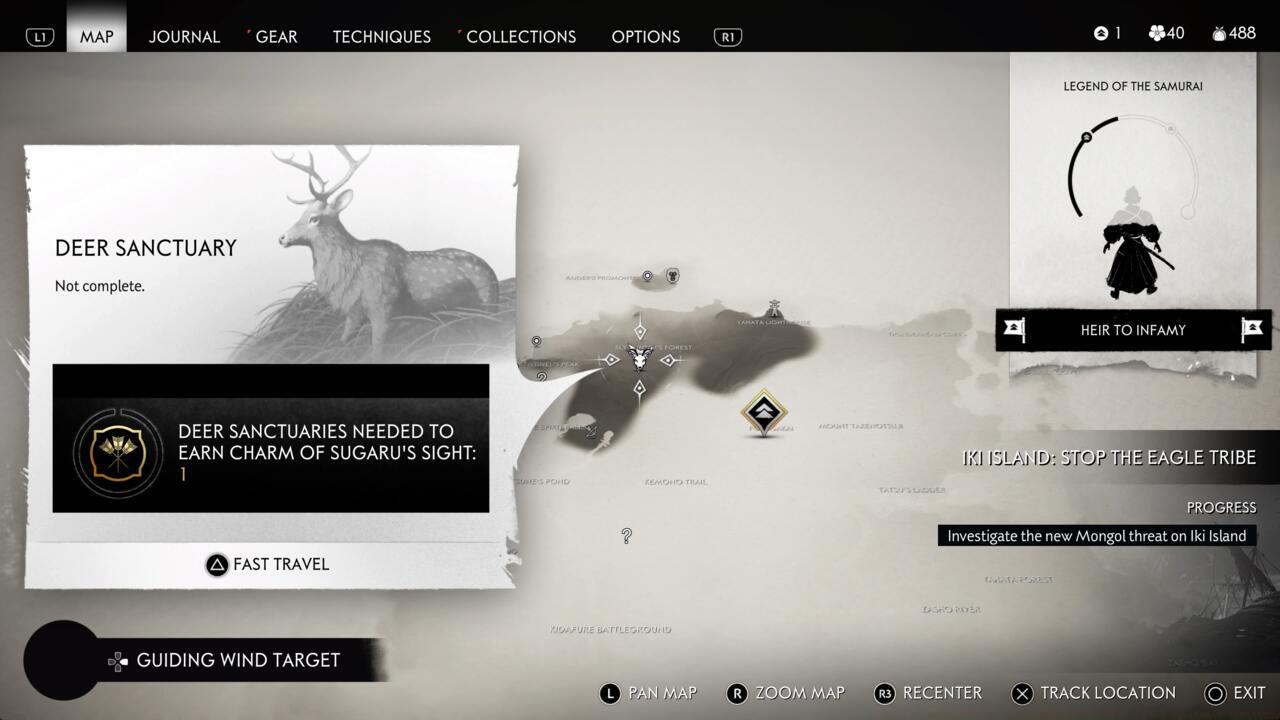Select the Iki Island quest objective tracker

[1108, 457]
